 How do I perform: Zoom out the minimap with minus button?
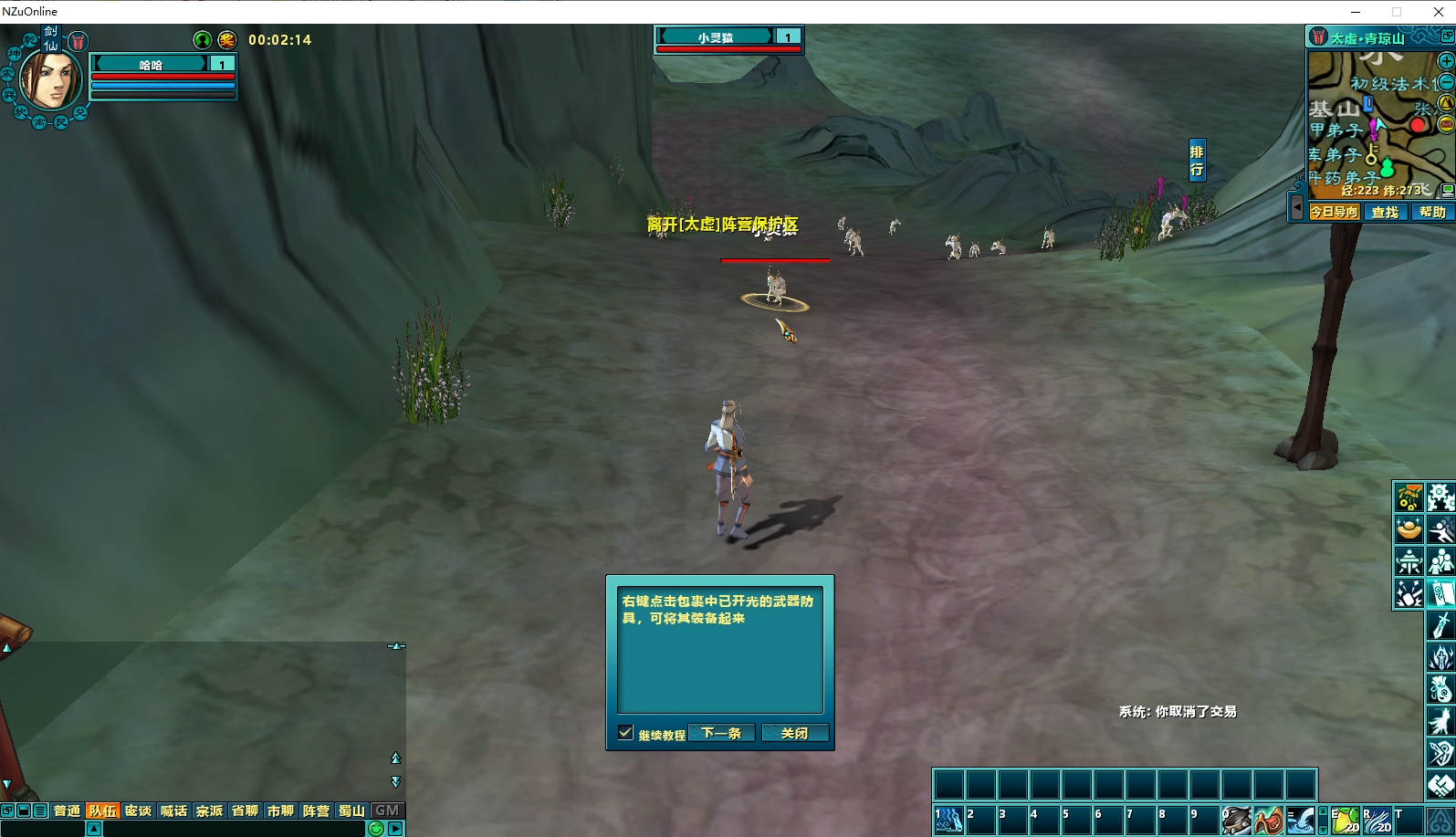(1446, 82)
